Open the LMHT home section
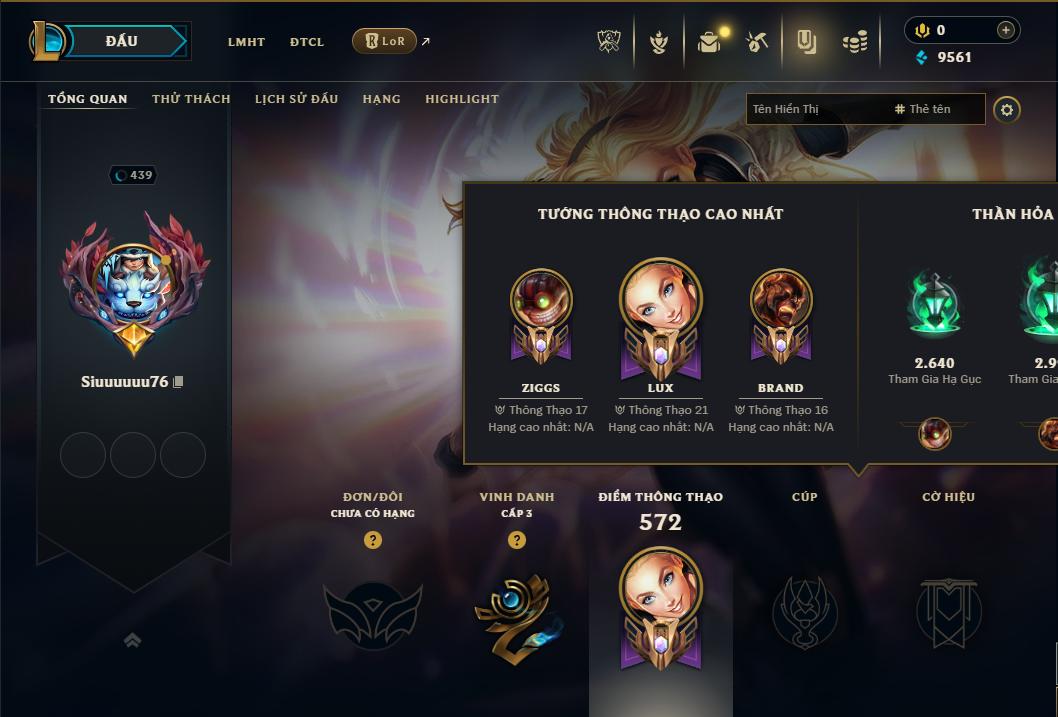Viewport: 1058px width, 717px height. coord(246,42)
